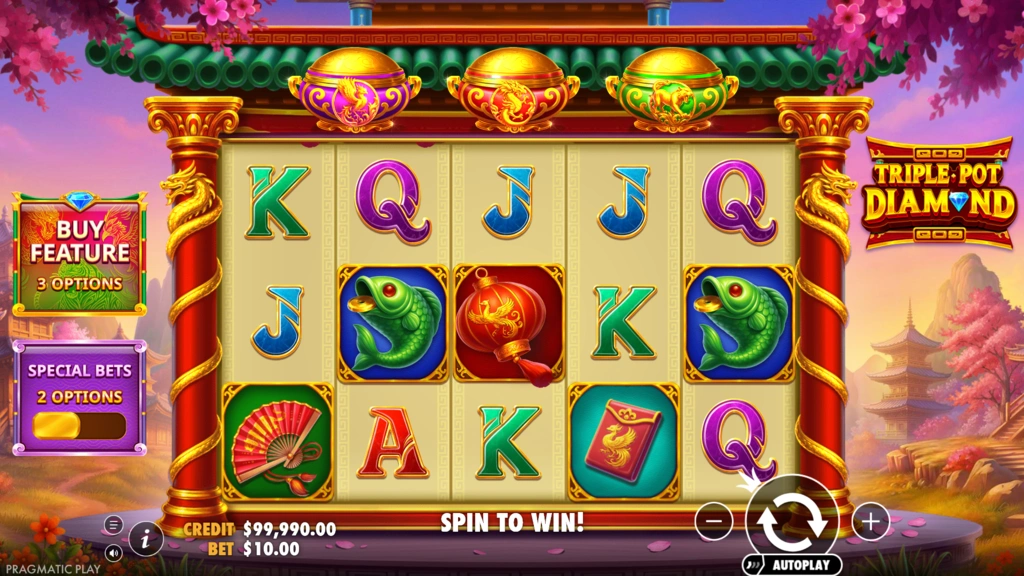
Task: Open the Buy Feature options
Action: pos(80,254)
